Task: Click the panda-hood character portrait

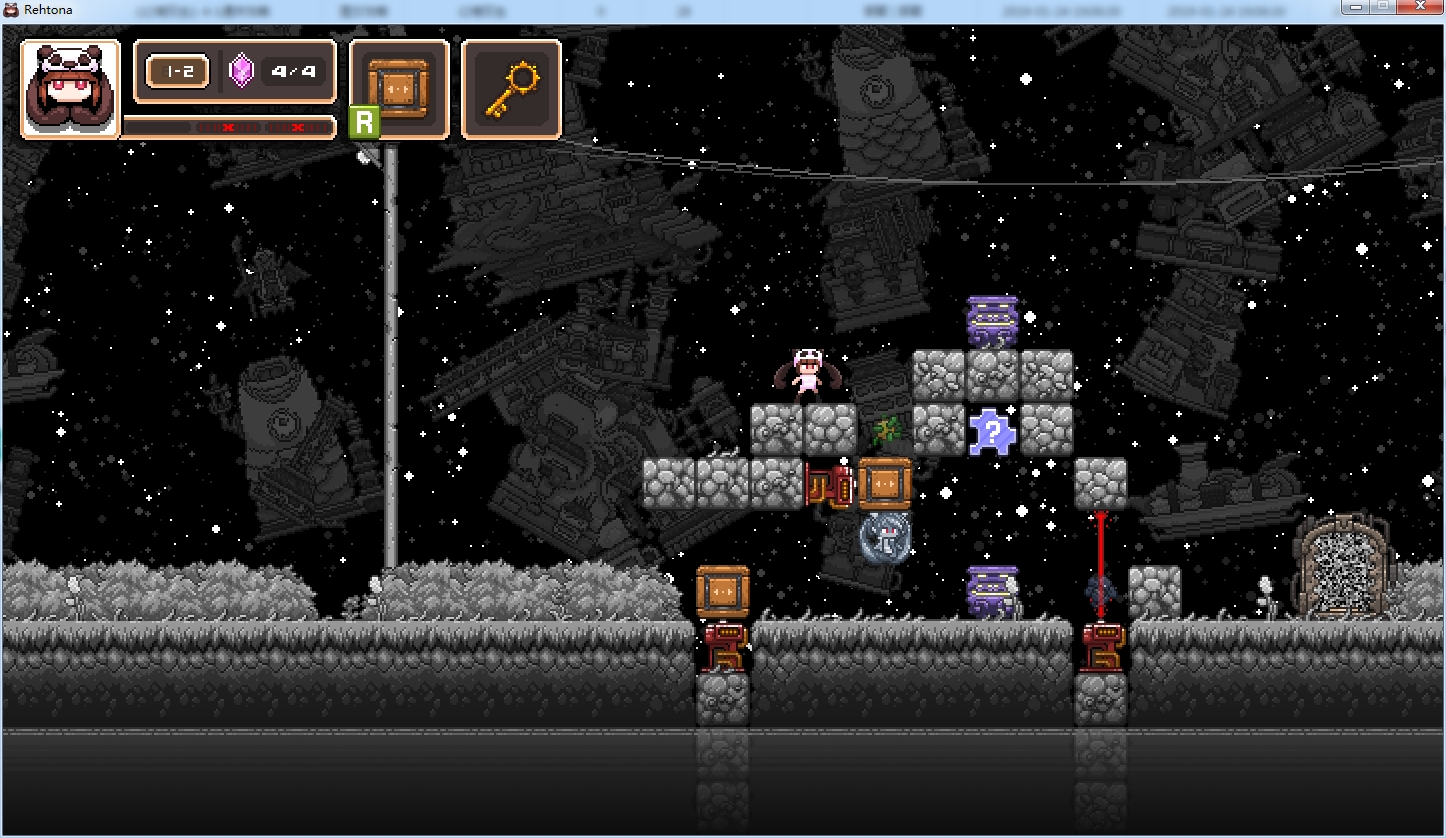Action: tap(70, 88)
